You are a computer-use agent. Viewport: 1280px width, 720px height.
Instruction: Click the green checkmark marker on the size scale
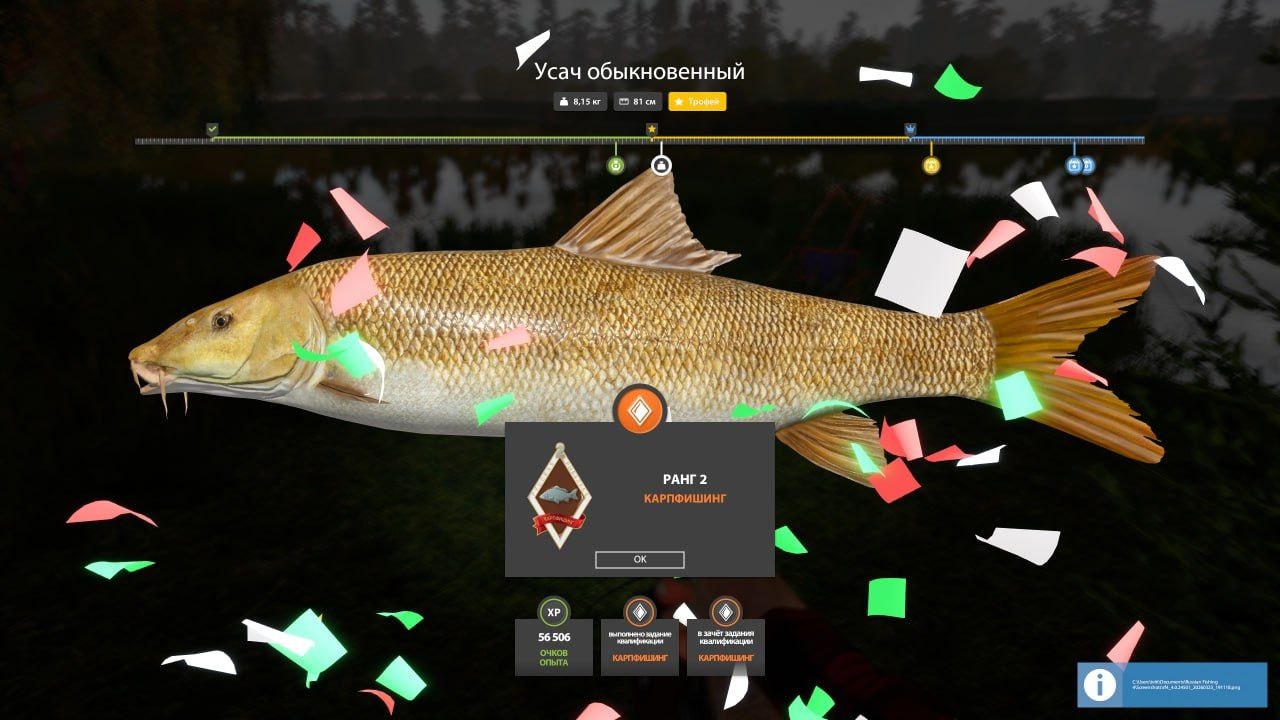click(x=211, y=129)
